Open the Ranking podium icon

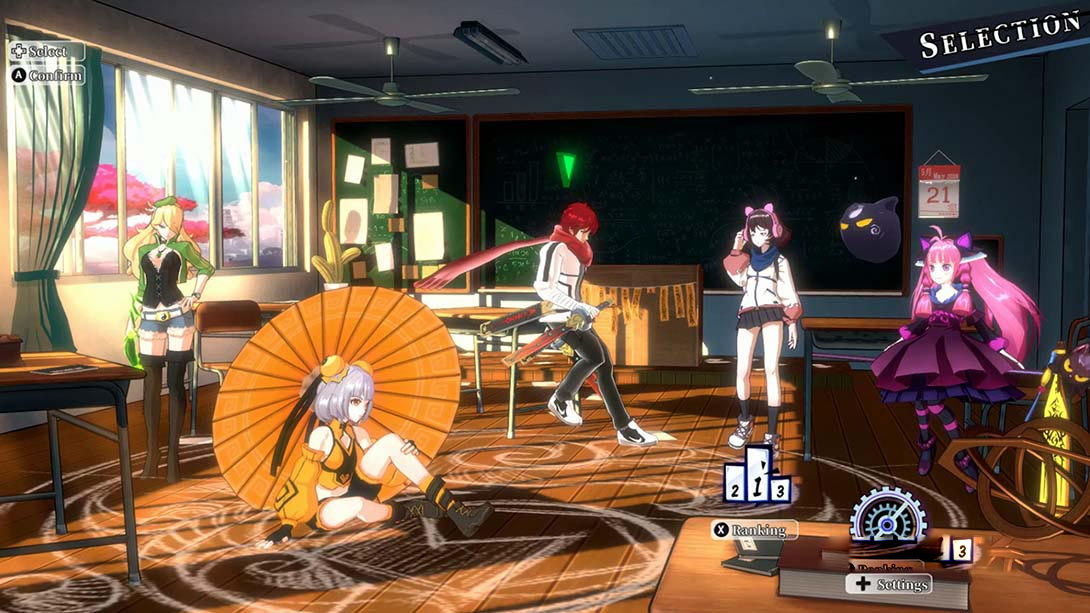pos(757,477)
